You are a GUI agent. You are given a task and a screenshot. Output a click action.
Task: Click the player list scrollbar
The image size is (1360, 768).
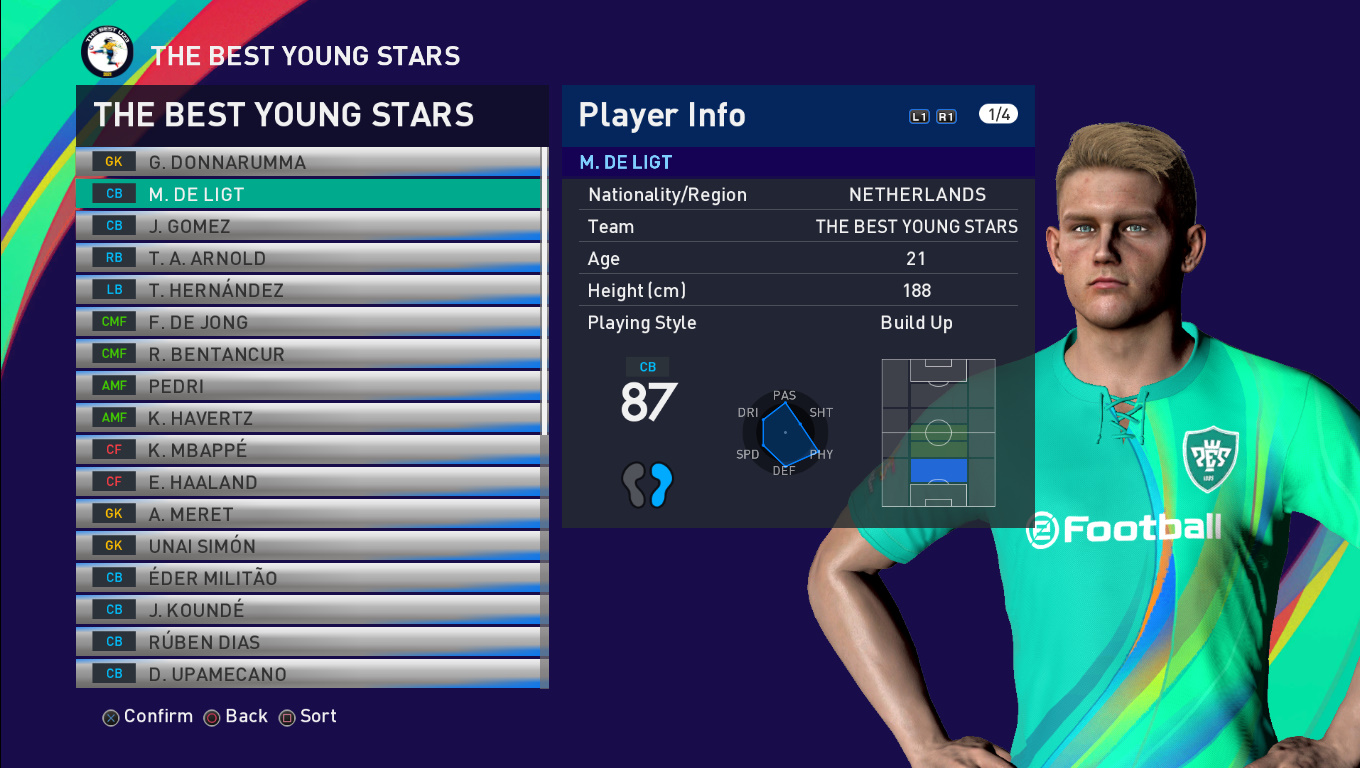pos(544,300)
